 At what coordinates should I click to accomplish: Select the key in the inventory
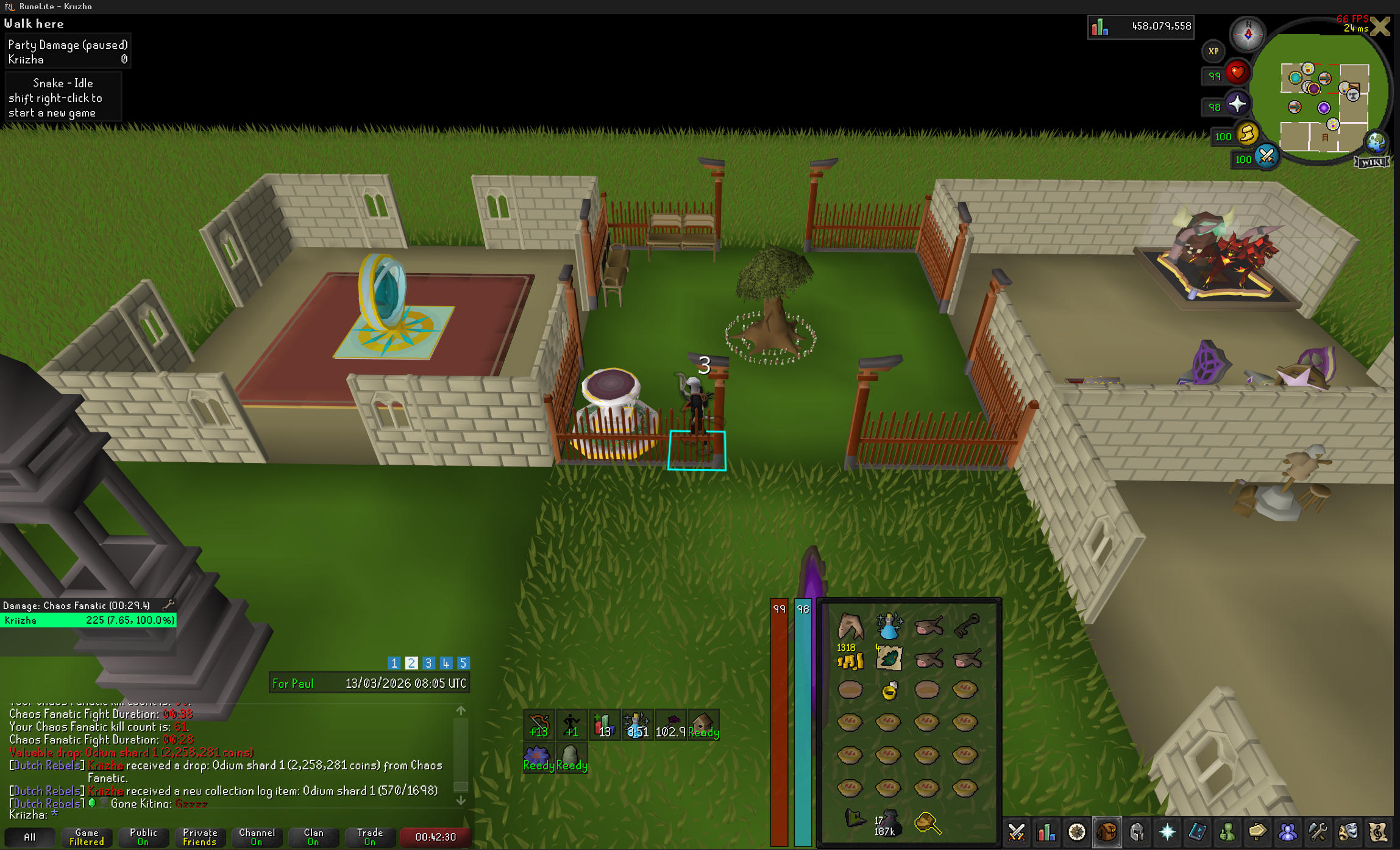pyautogui.click(x=966, y=625)
